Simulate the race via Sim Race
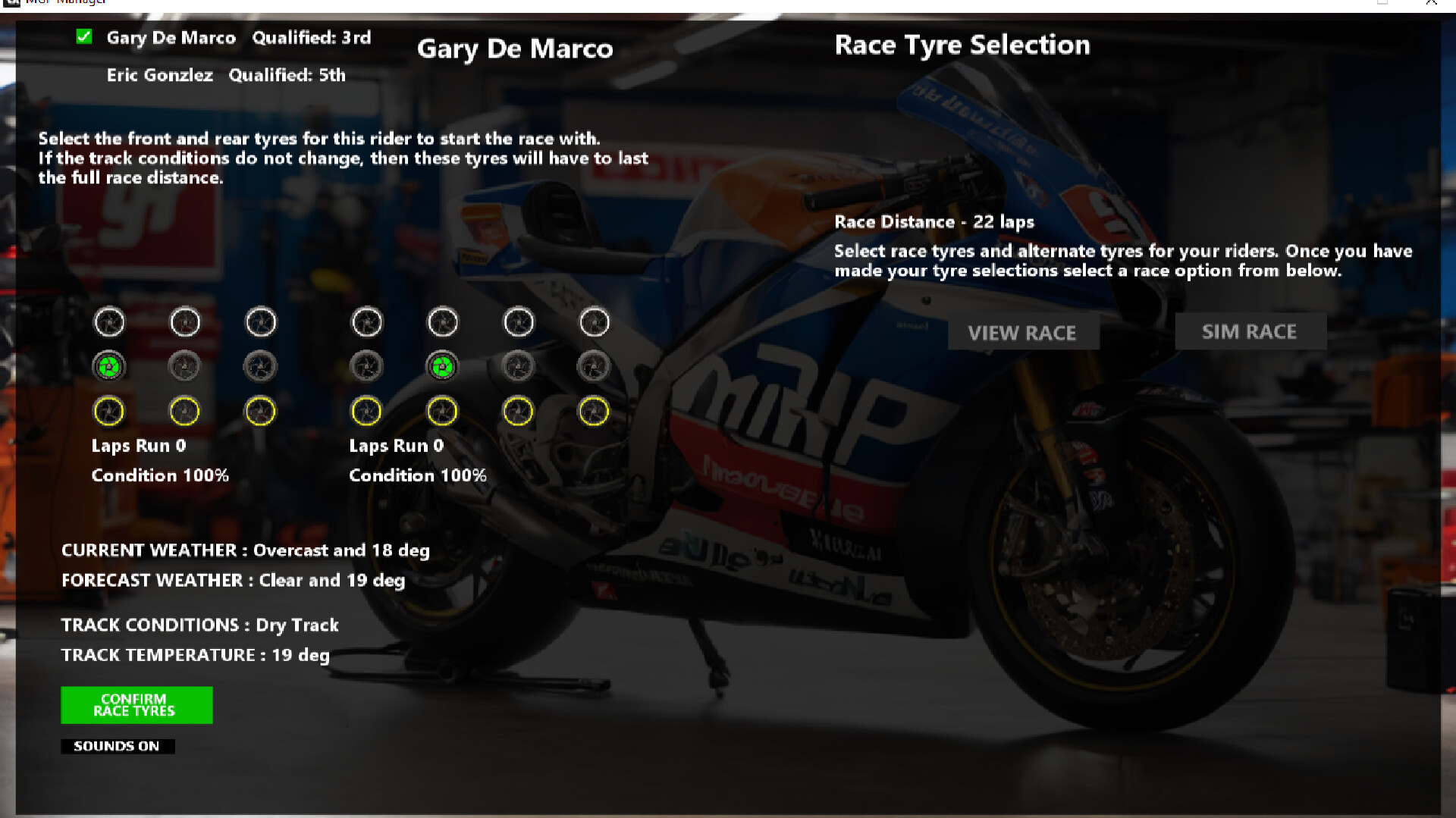Image resolution: width=1456 pixels, height=818 pixels. point(1250,331)
